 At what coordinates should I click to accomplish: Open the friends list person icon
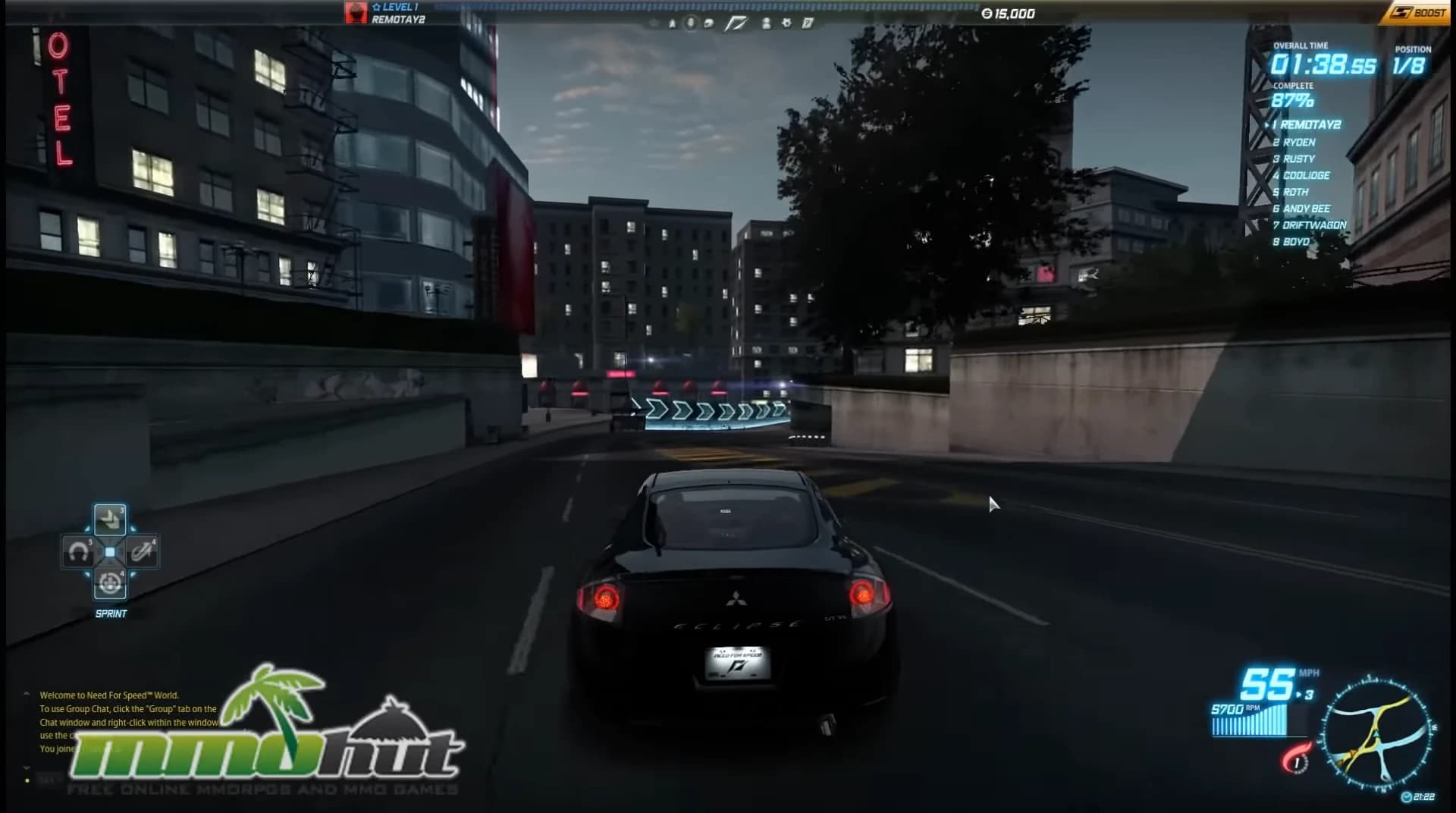point(767,24)
